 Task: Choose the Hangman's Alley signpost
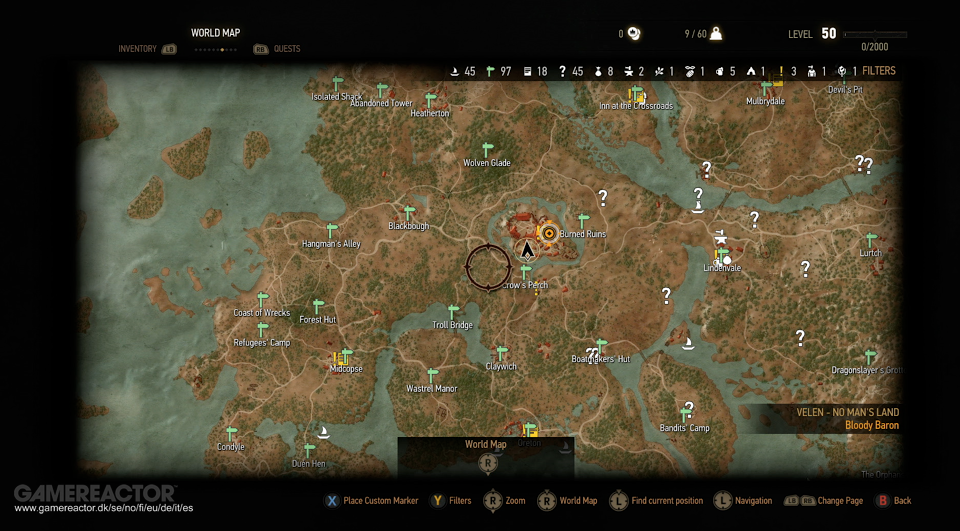click(332, 231)
